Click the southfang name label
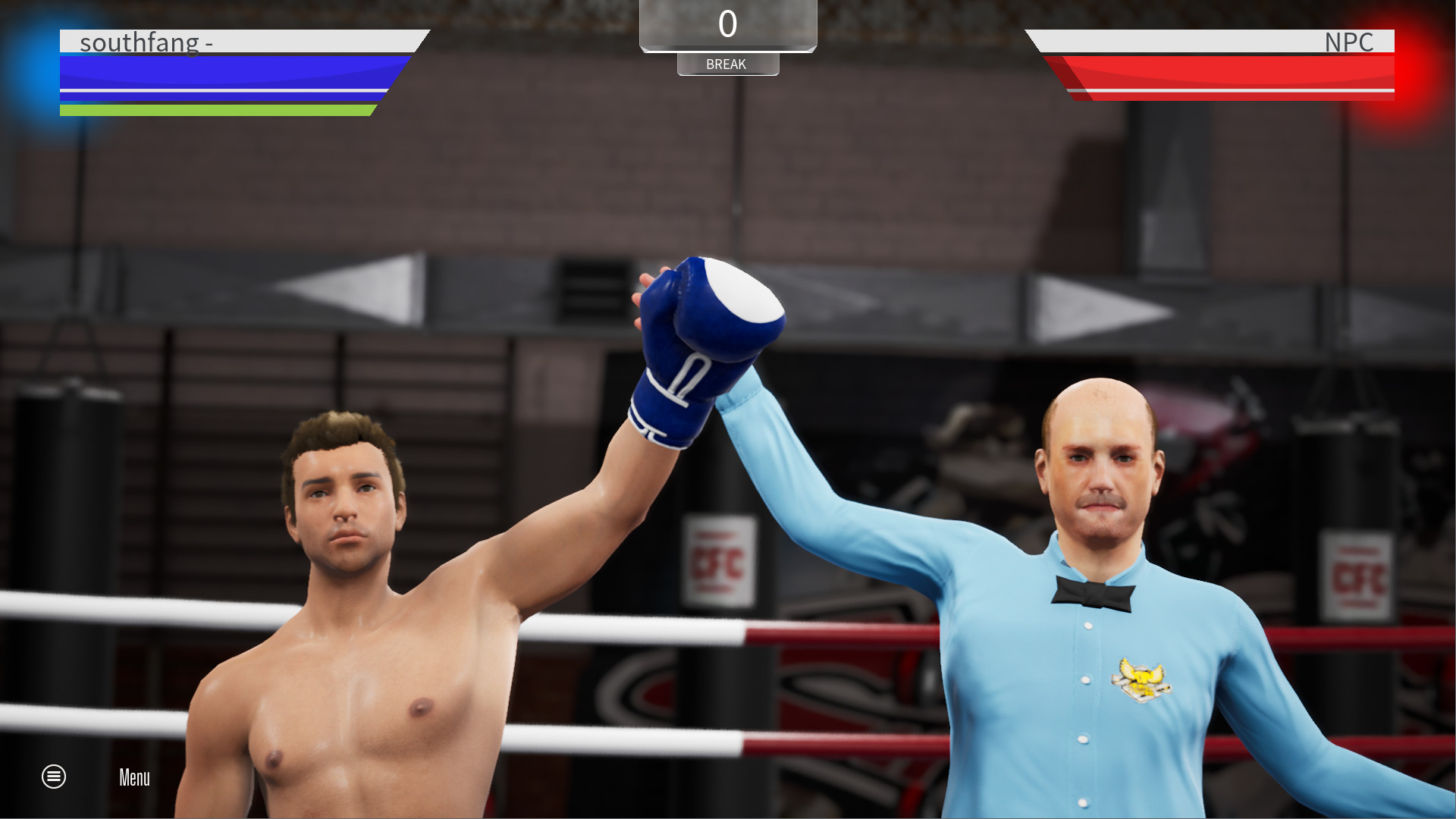Viewport: 1456px width, 819px height. pos(146,42)
